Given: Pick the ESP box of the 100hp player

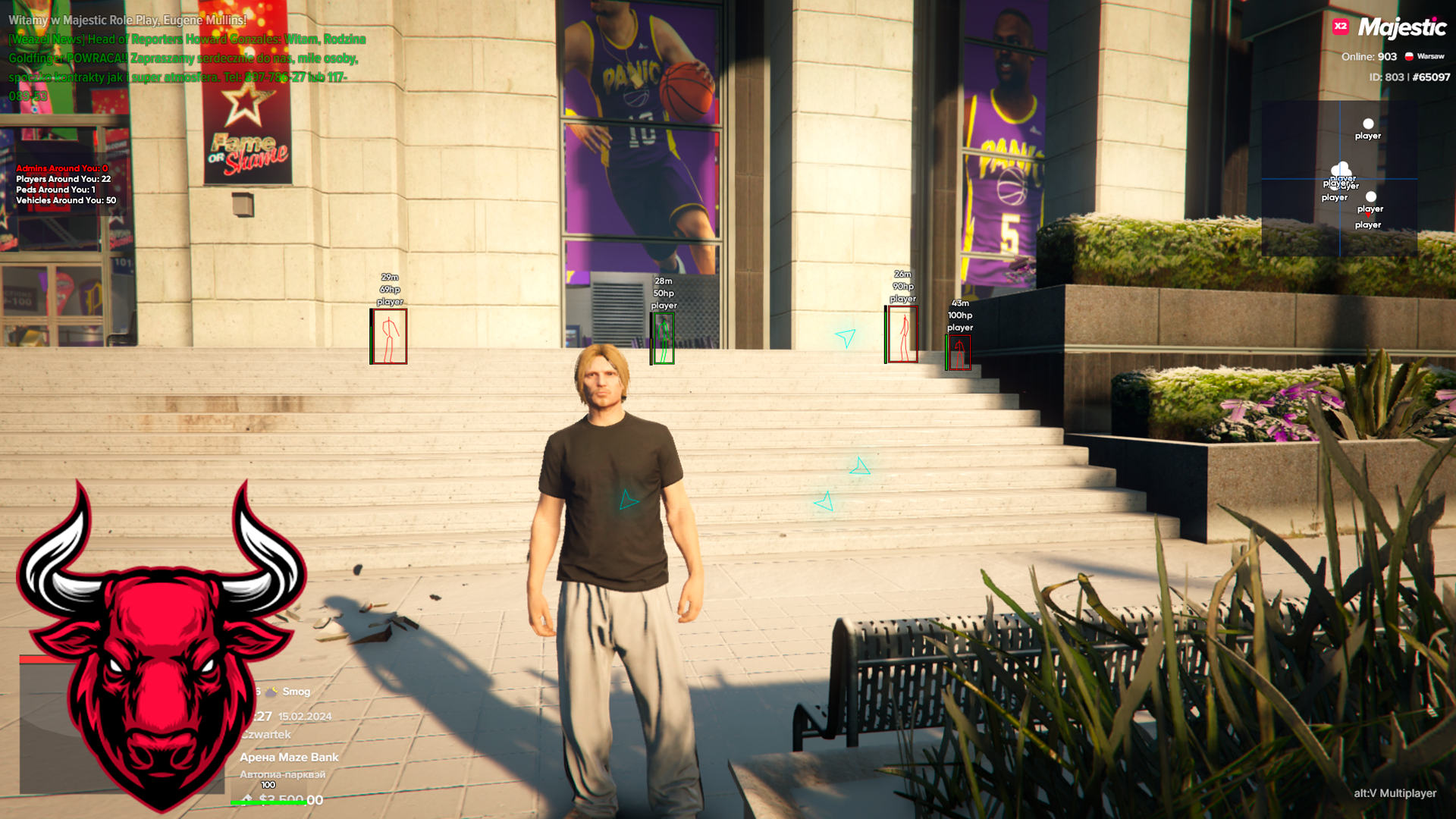Looking at the screenshot, I should 959,353.
